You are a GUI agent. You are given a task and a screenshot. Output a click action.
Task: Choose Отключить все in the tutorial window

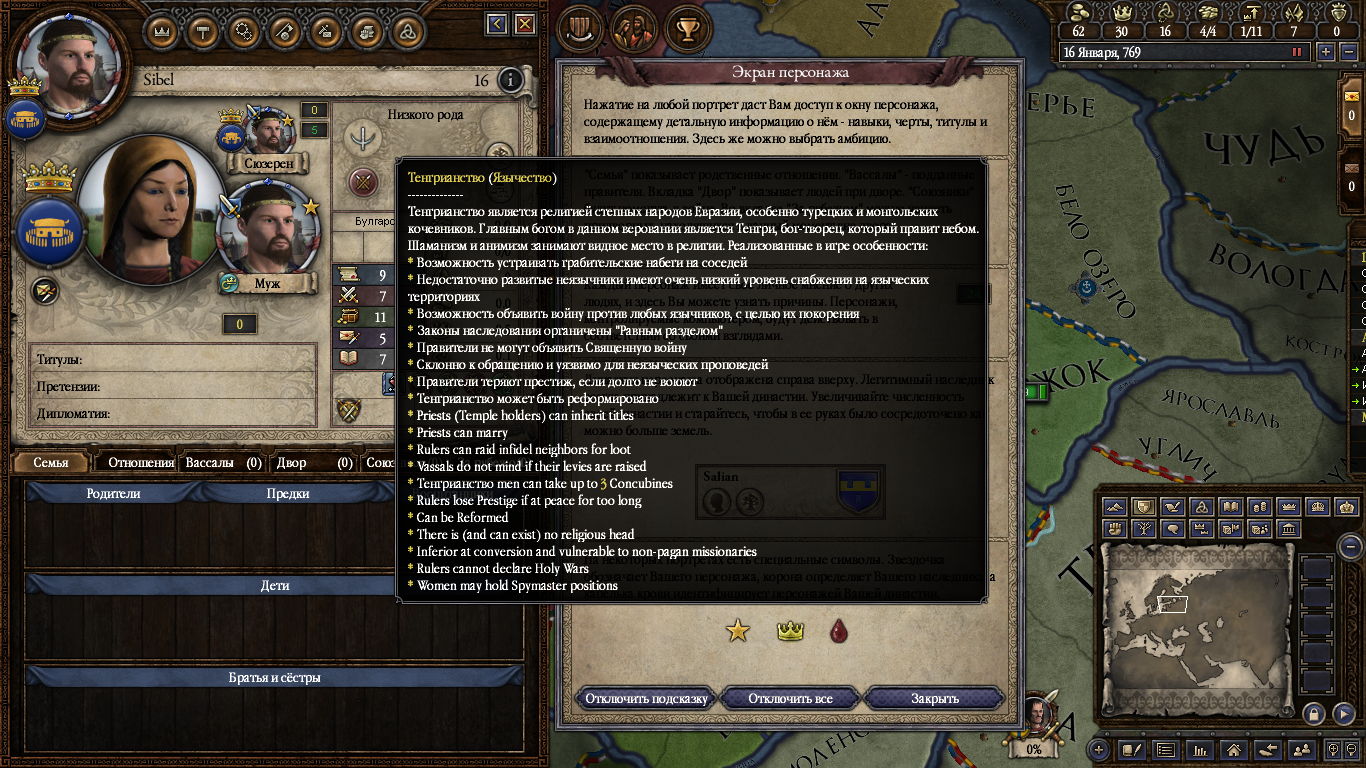point(790,698)
